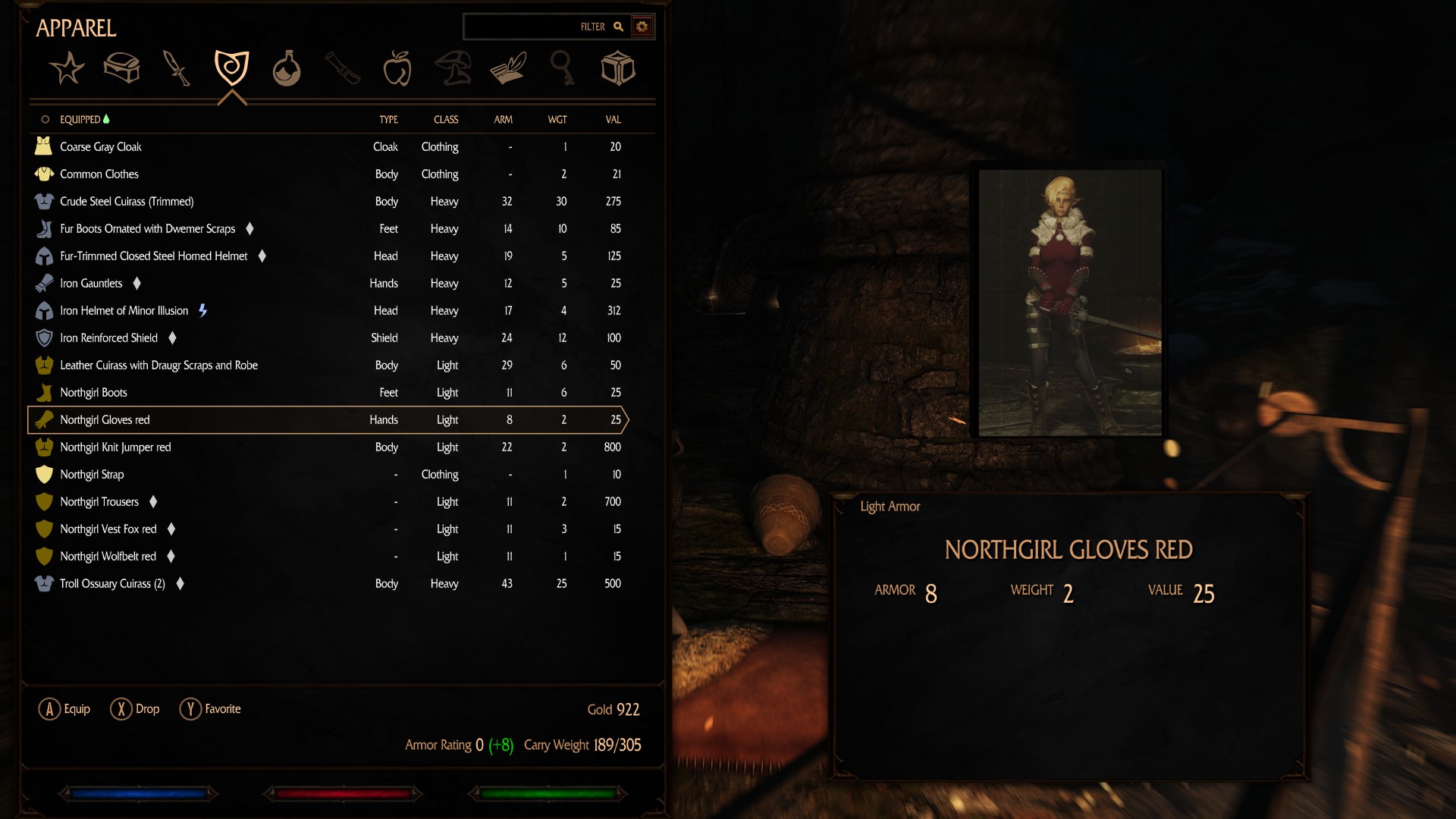Image resolution: width=1456 pixels, height=819 pixels.
Task: Select the Troll Ossuary Cuirass (2) entry
Action: pos(112,584)
